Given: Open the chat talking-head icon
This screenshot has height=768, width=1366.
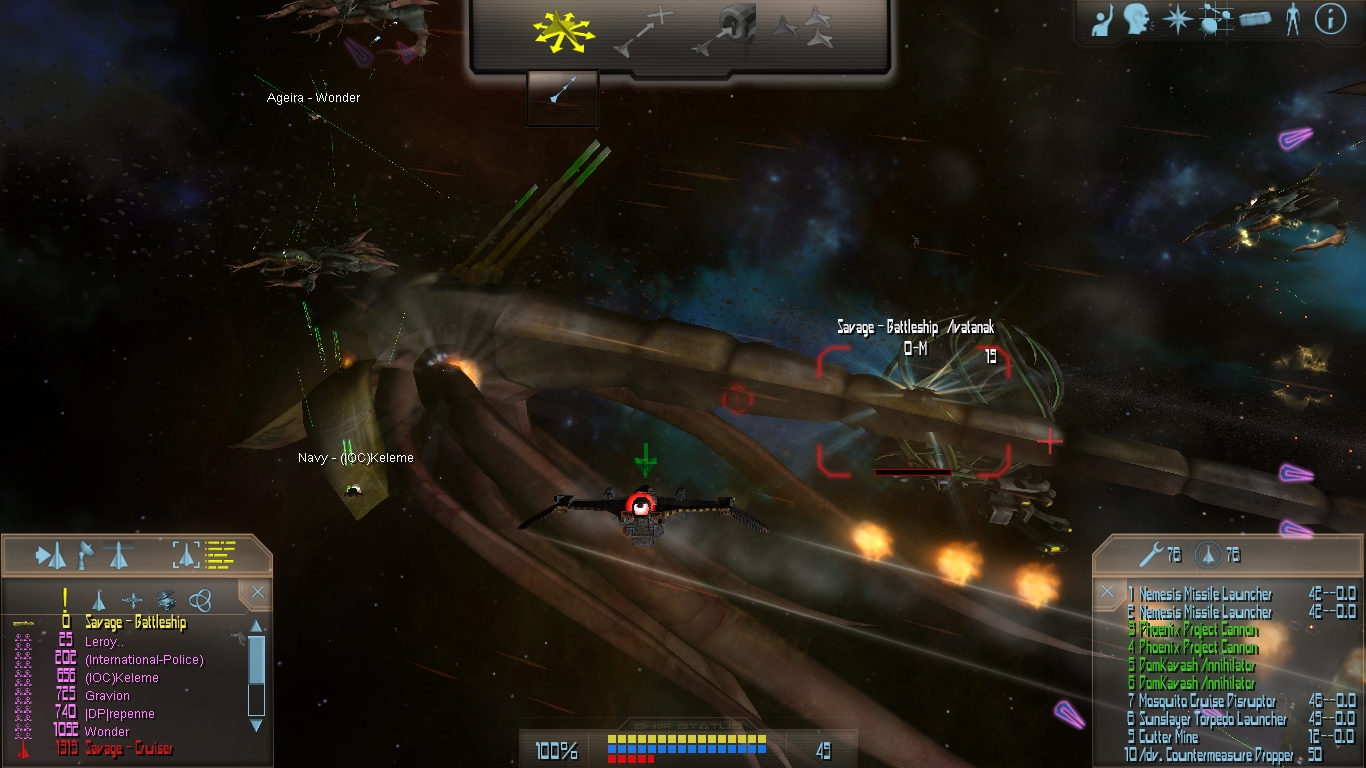Looking at the screenshot, I should [1136, 20].
